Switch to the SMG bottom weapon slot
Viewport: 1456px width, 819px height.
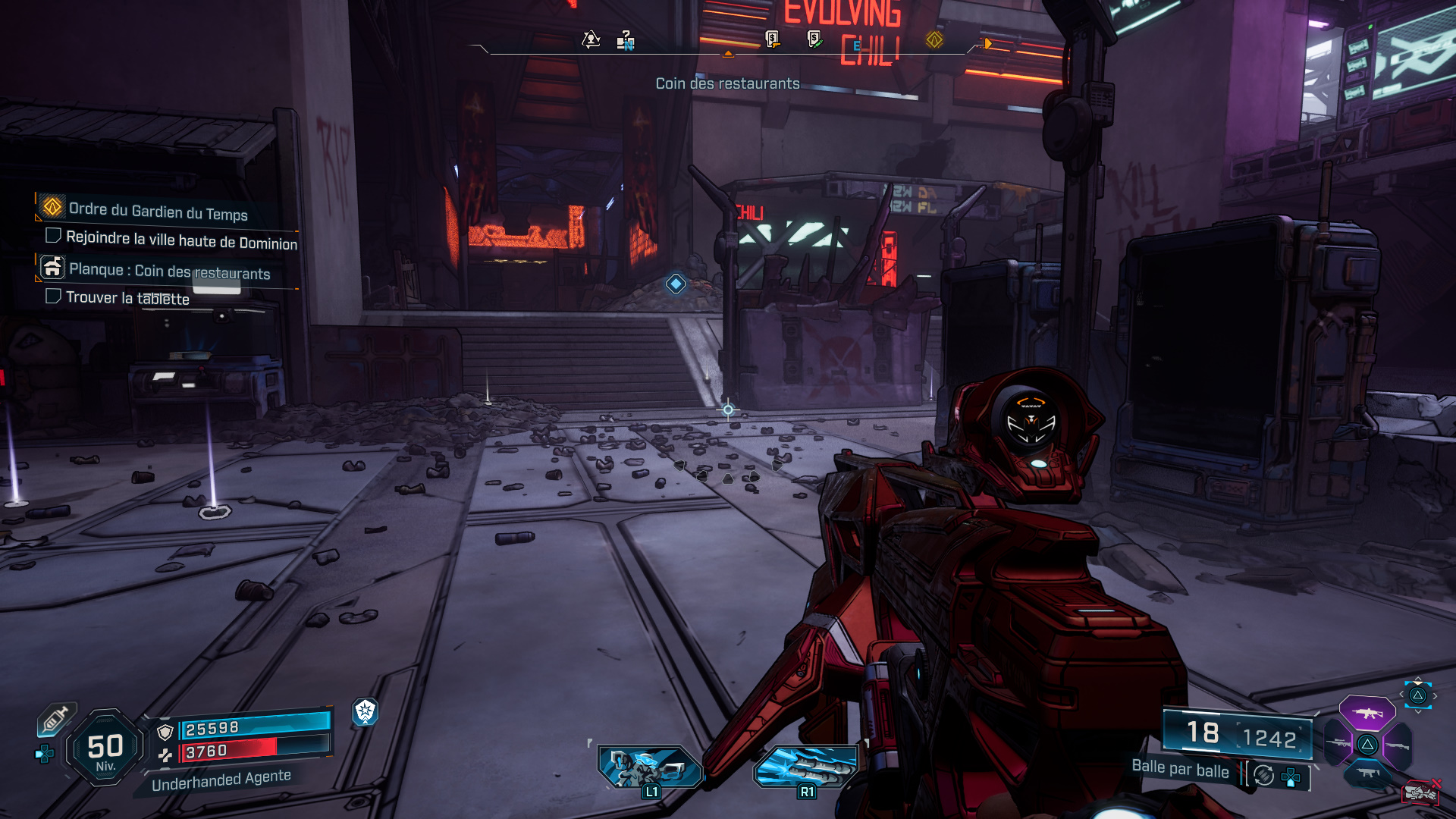(x=1367, y=773)
